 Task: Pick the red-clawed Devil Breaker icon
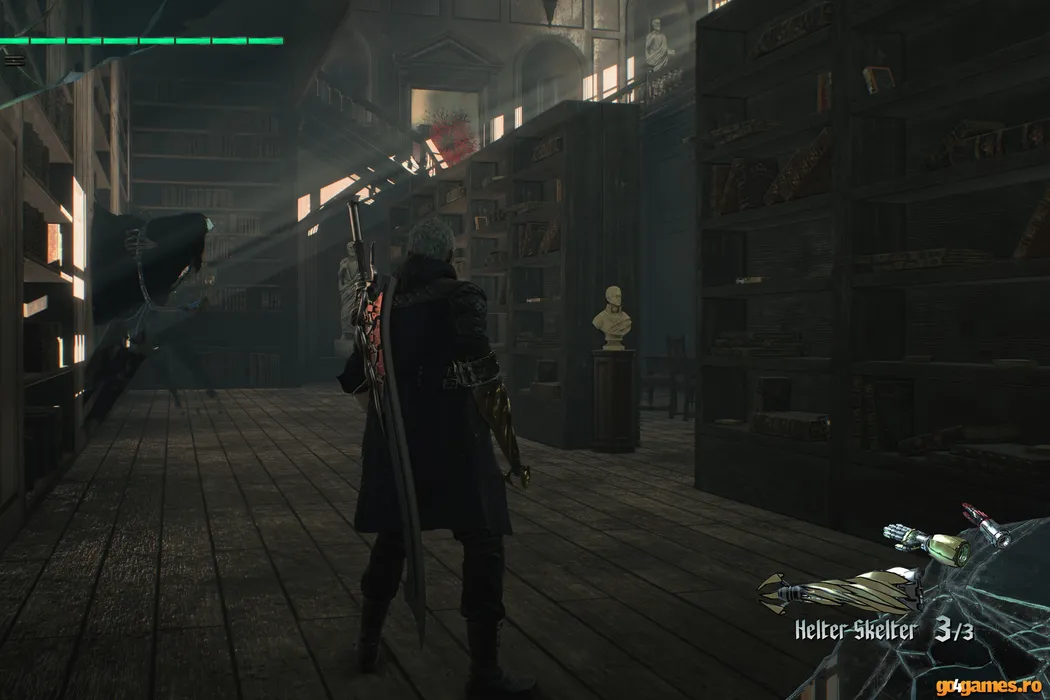(986, 525)
